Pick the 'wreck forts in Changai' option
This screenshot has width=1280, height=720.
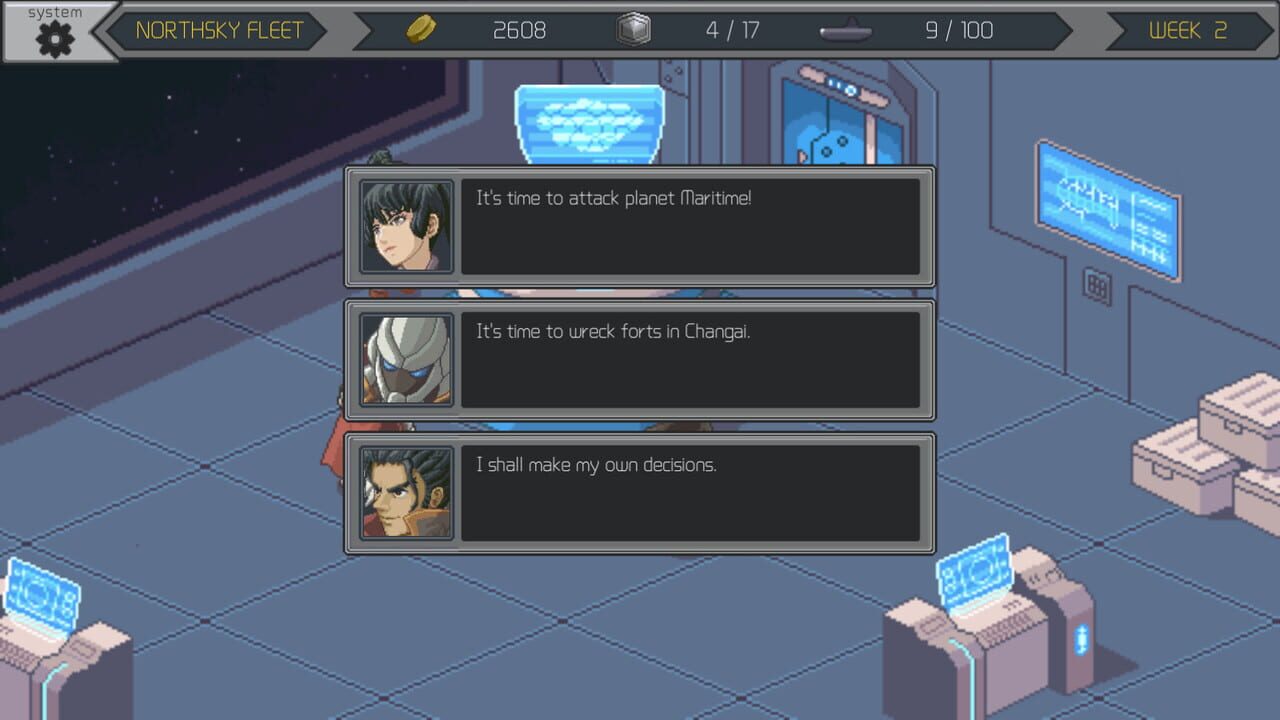[690, 359]
